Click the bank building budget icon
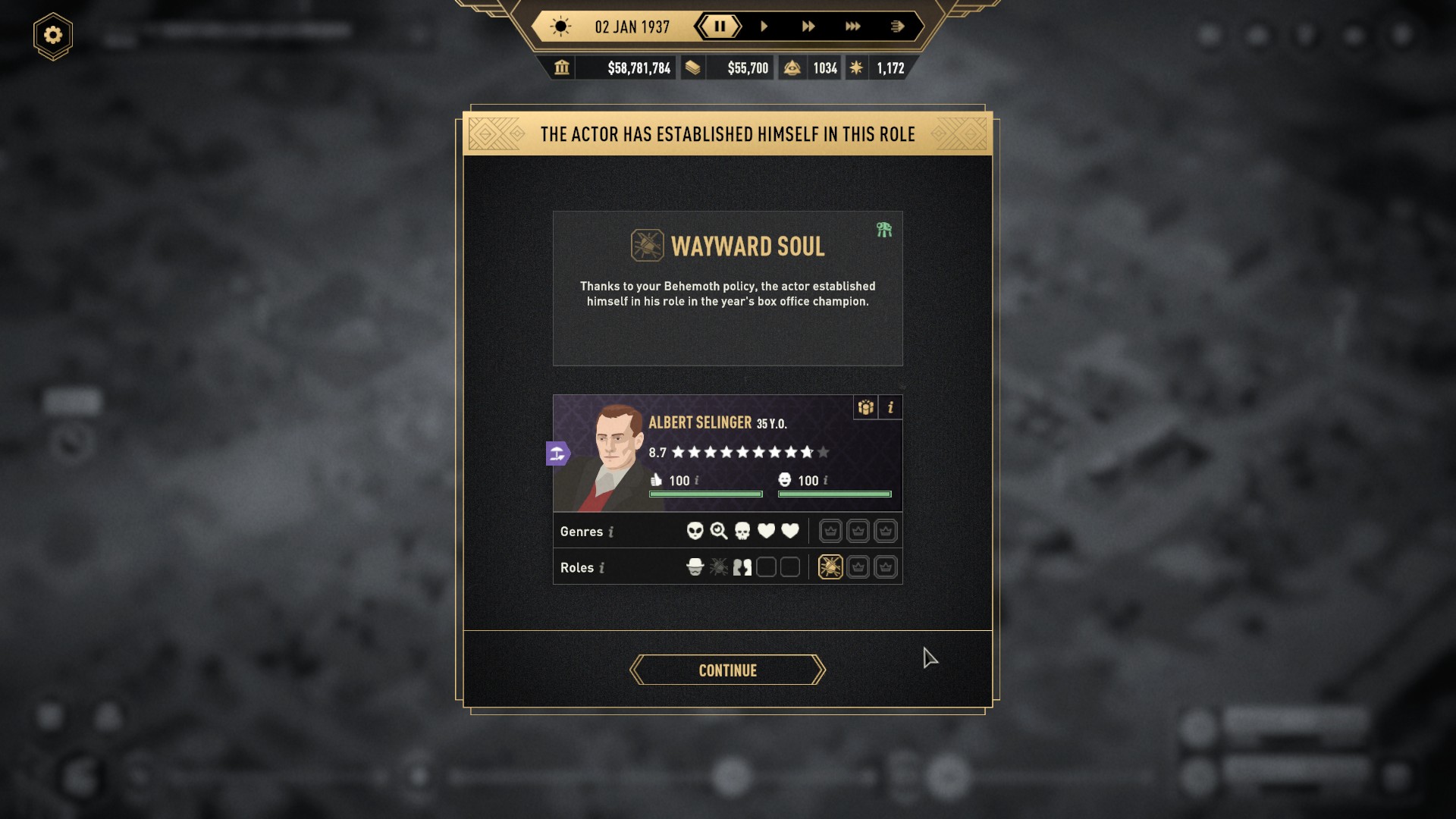The width and height of the screenshot is (1456, 819). pos(562,68)
